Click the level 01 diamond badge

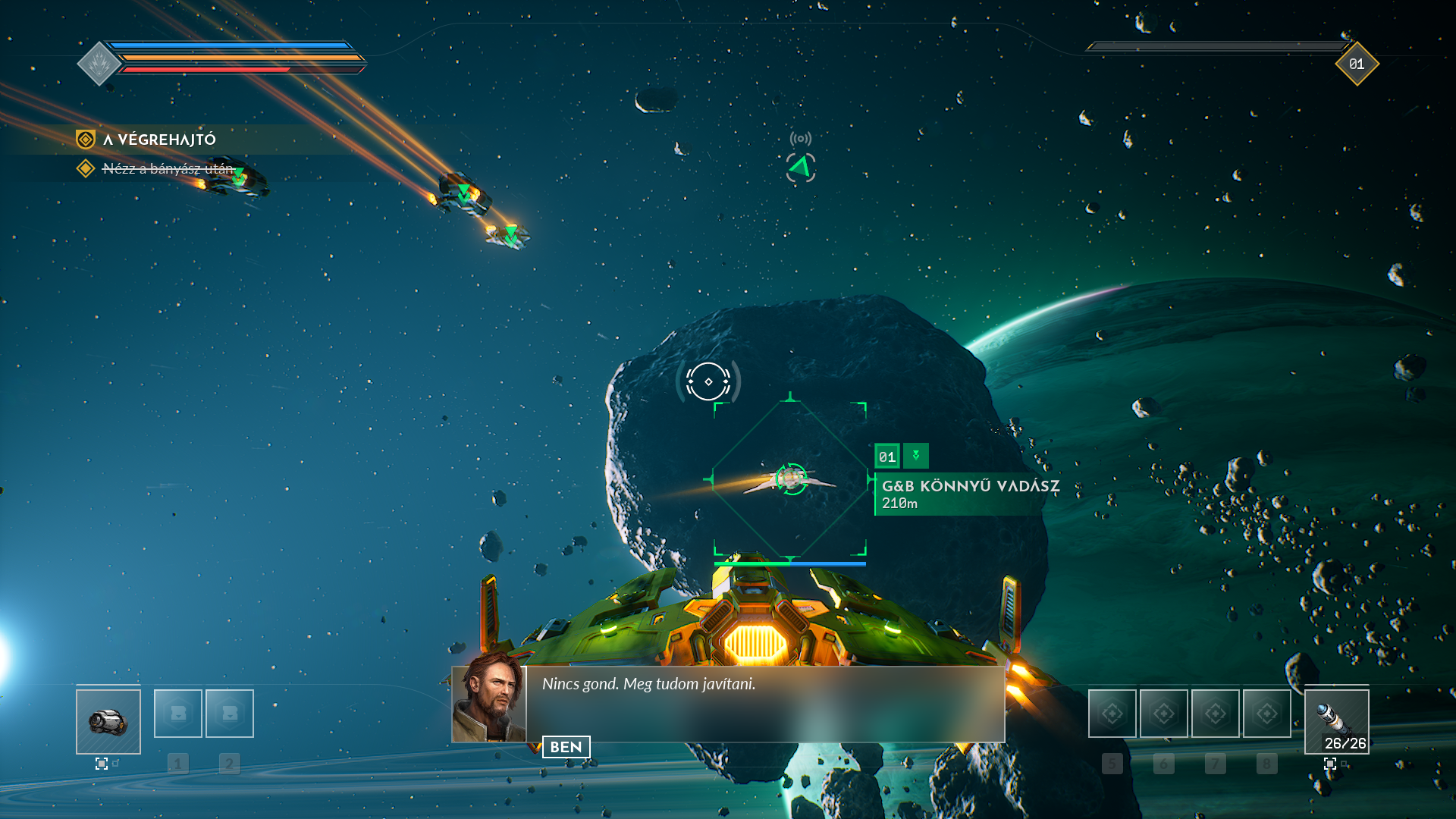pyautogui.click(x=1357, y=64)
